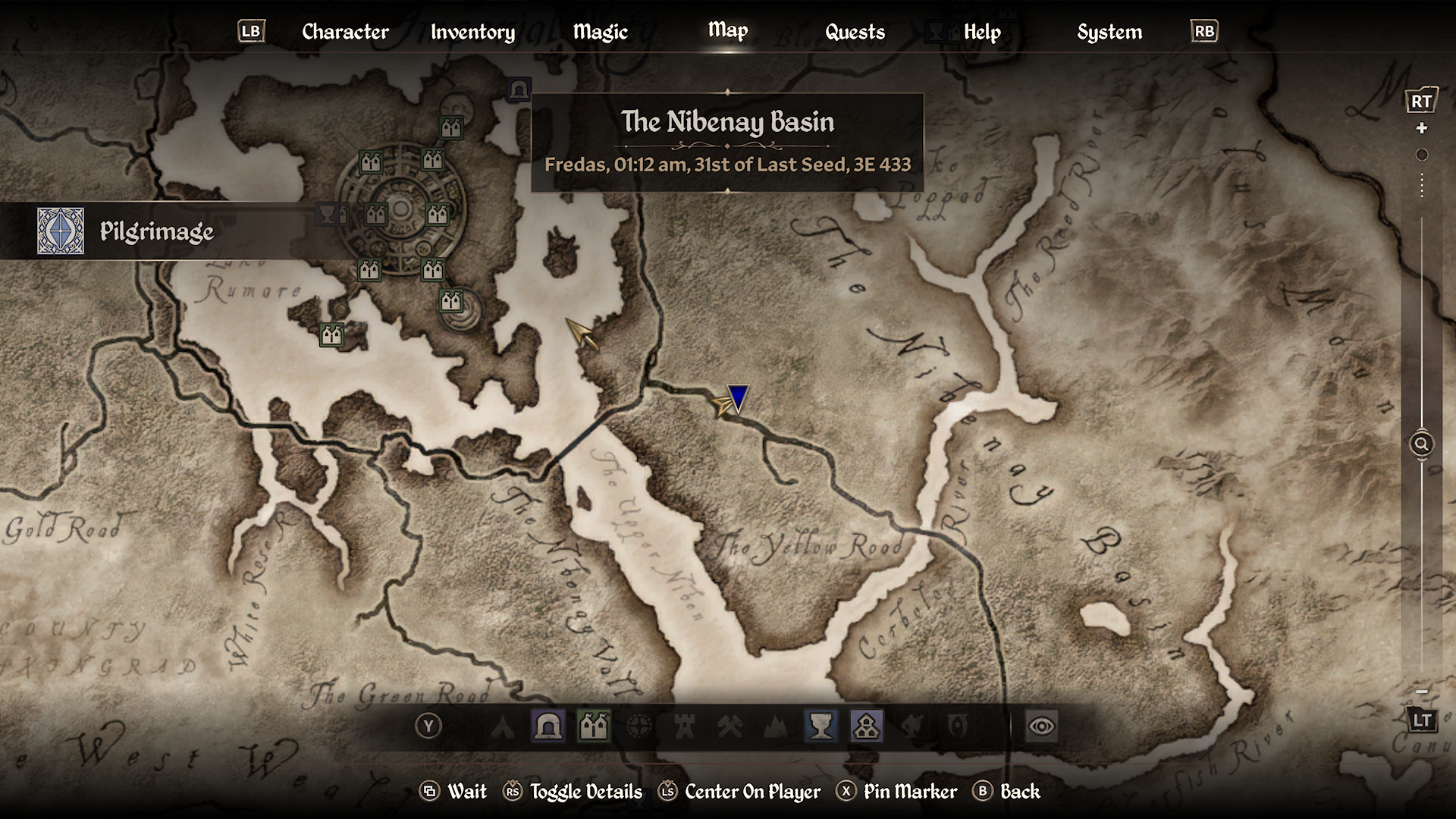Toggle the eye visibility filter
This screenshot has height=819, width=1456.
[x=1041, y=727]
